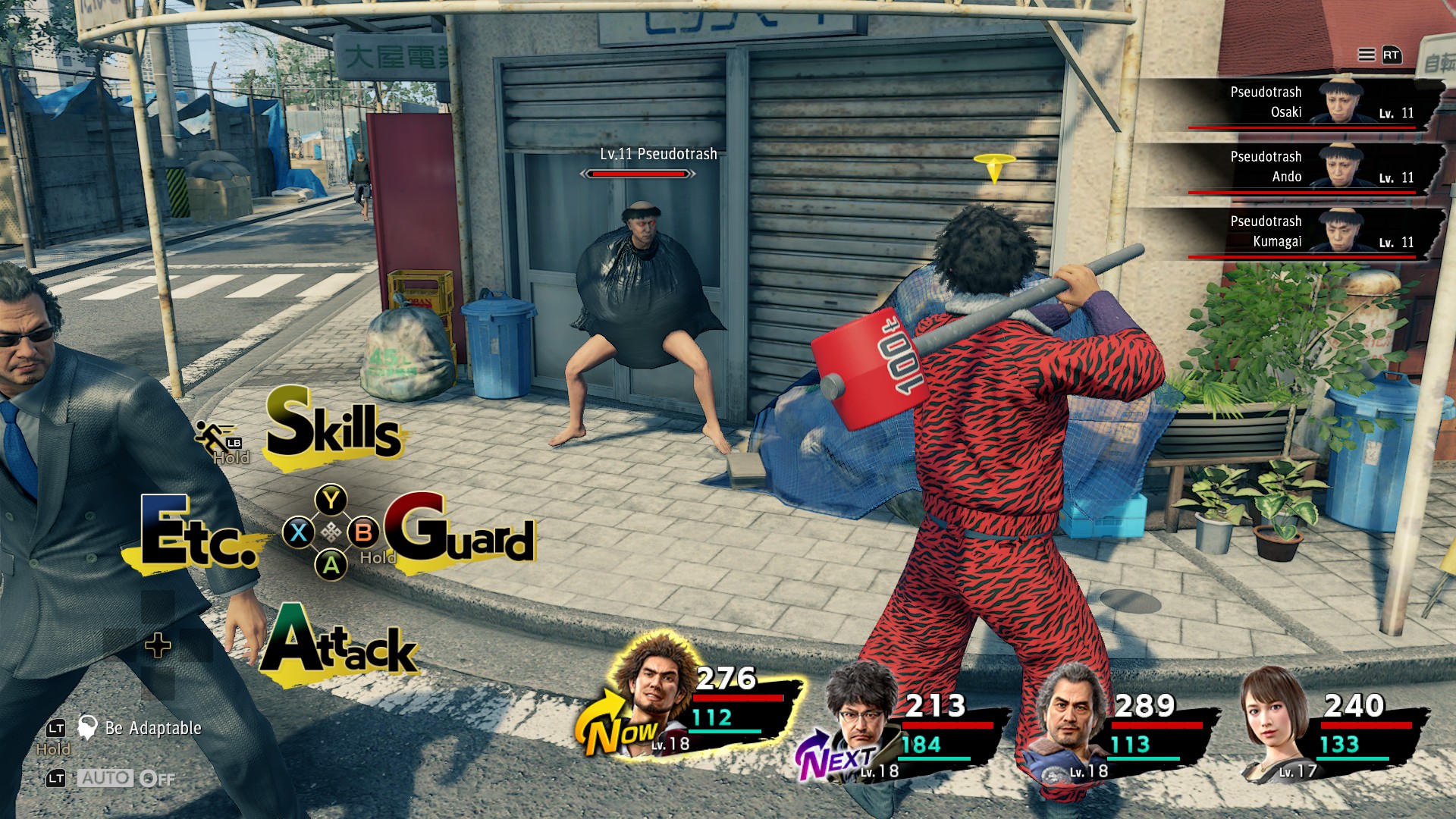Open the Be Adaptable tactics option

(x=152, y=728)
